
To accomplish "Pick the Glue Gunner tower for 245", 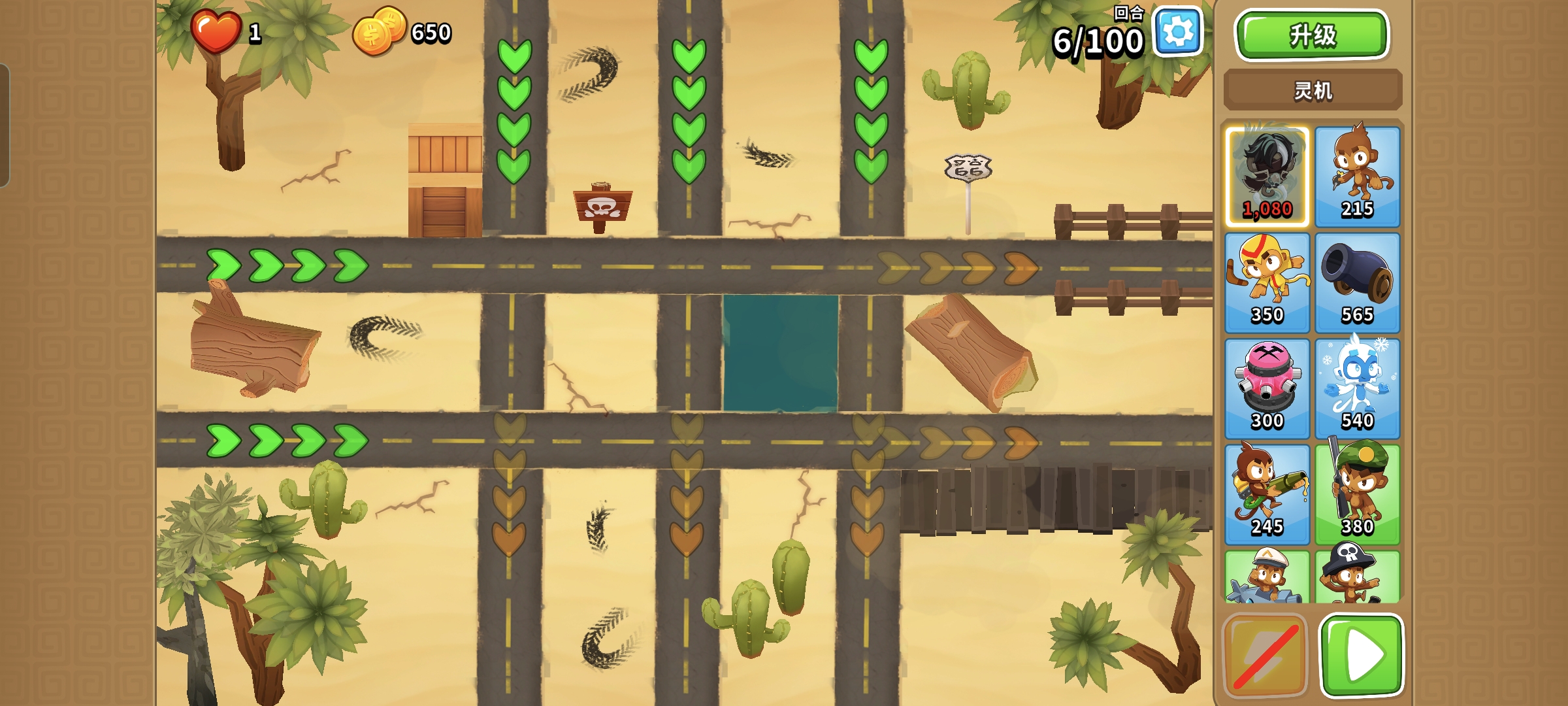I will tap(1267, 494).
